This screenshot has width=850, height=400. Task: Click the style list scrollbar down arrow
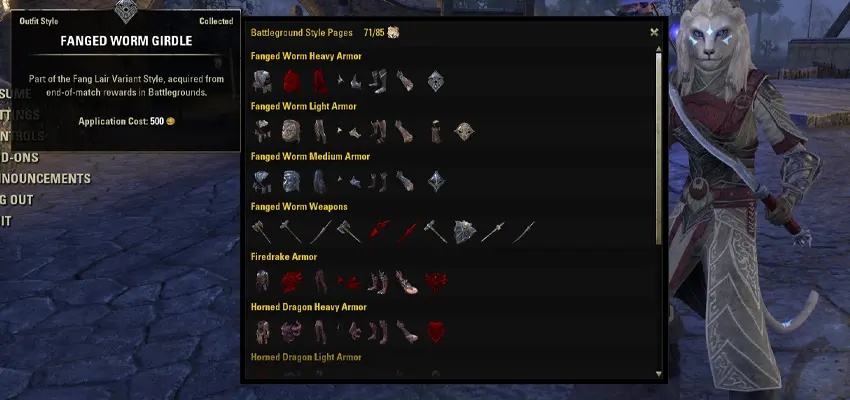coord(658,373)
